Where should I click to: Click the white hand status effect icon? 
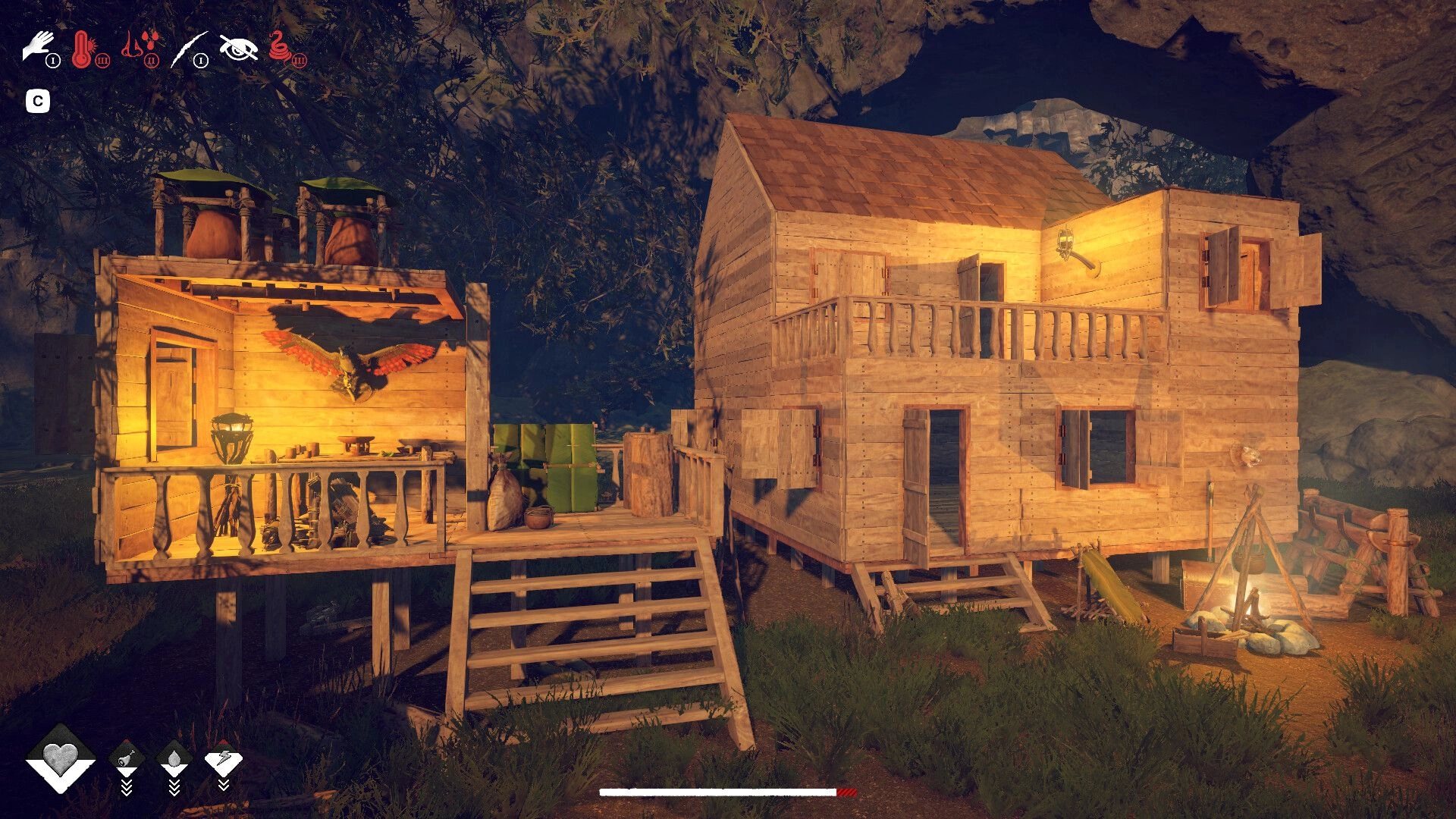coord(38,47)
